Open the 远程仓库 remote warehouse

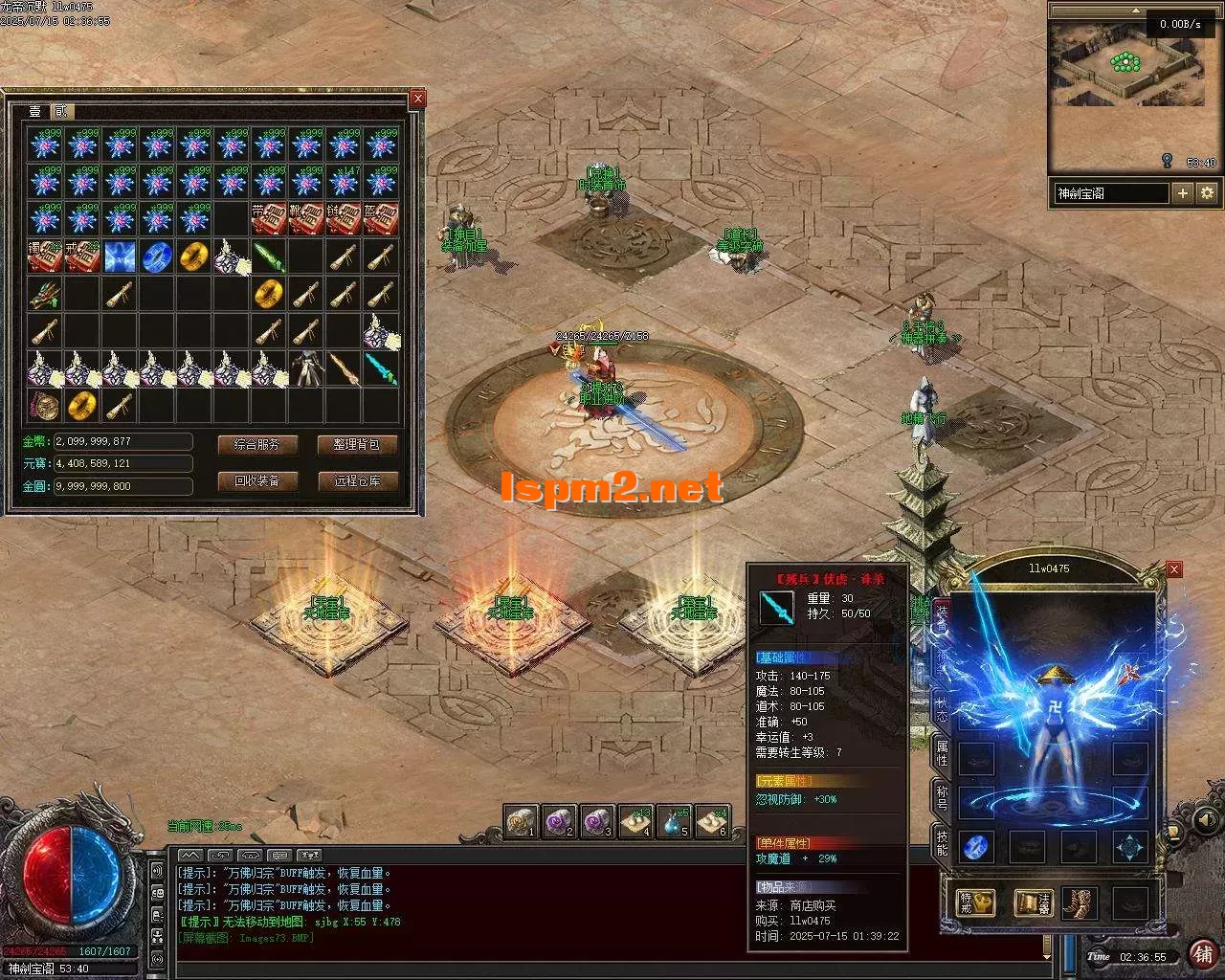point(357,480)
